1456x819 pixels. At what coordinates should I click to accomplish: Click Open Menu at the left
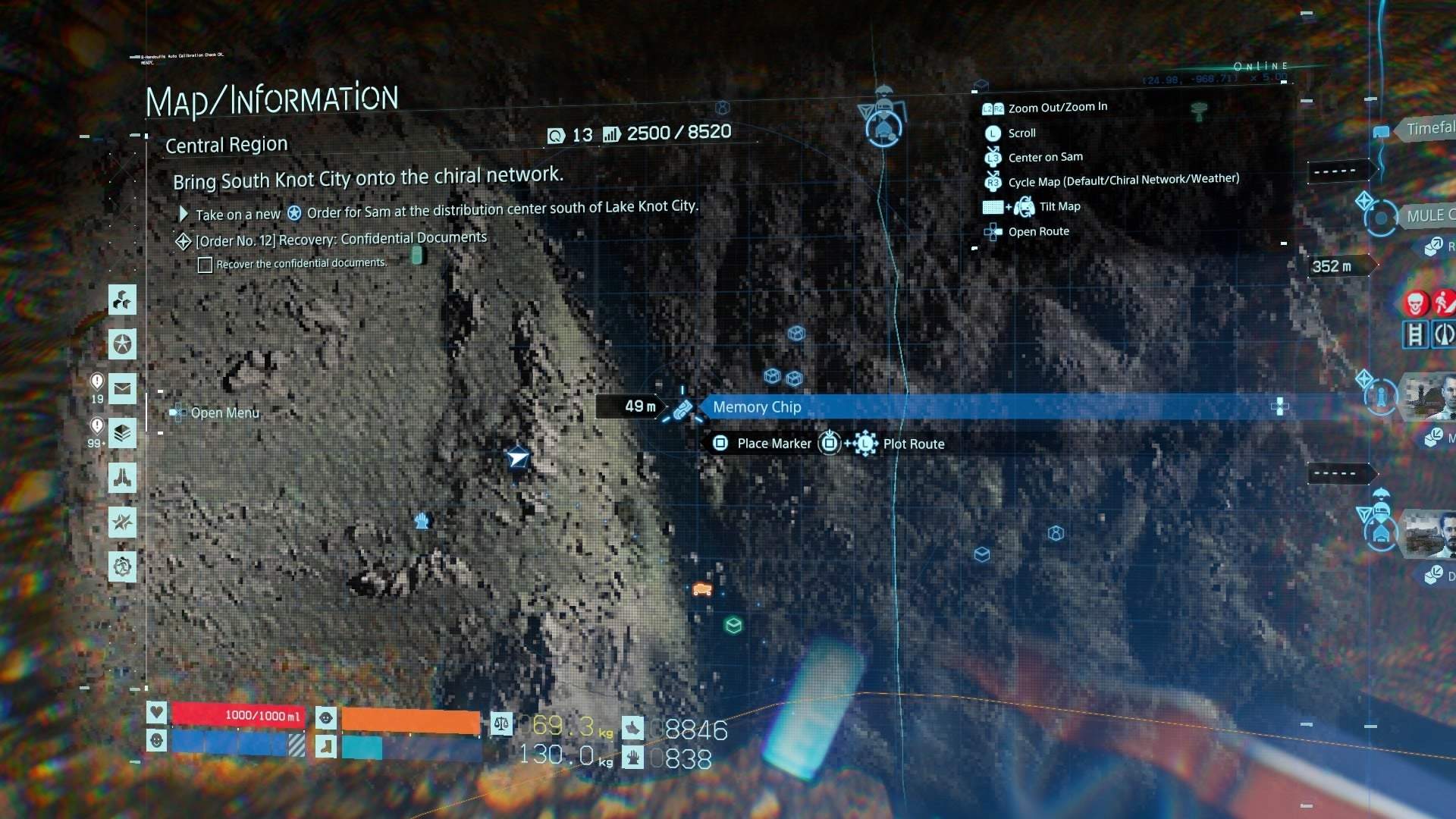[224, 413]
